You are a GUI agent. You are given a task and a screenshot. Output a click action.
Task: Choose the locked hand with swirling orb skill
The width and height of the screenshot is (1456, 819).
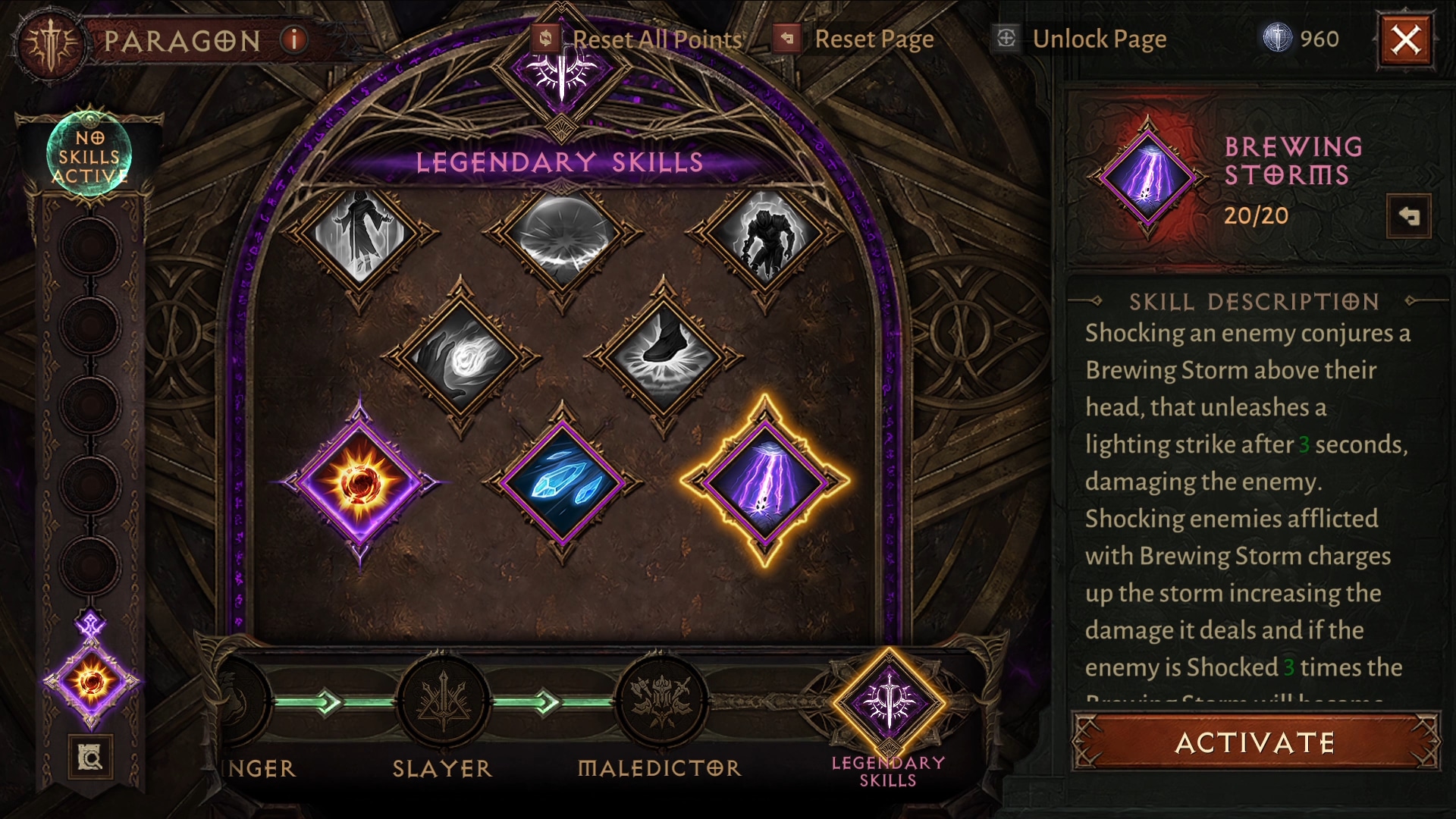[x=460, y=355]
